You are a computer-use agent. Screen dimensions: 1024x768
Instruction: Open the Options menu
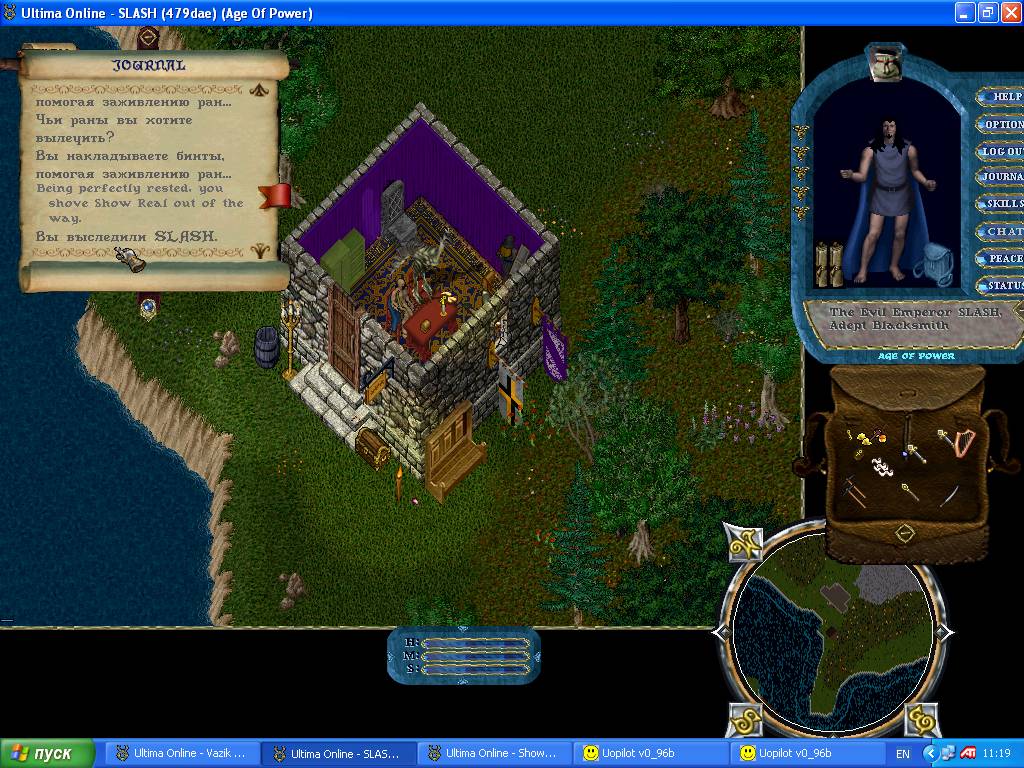click(1001, 125)
